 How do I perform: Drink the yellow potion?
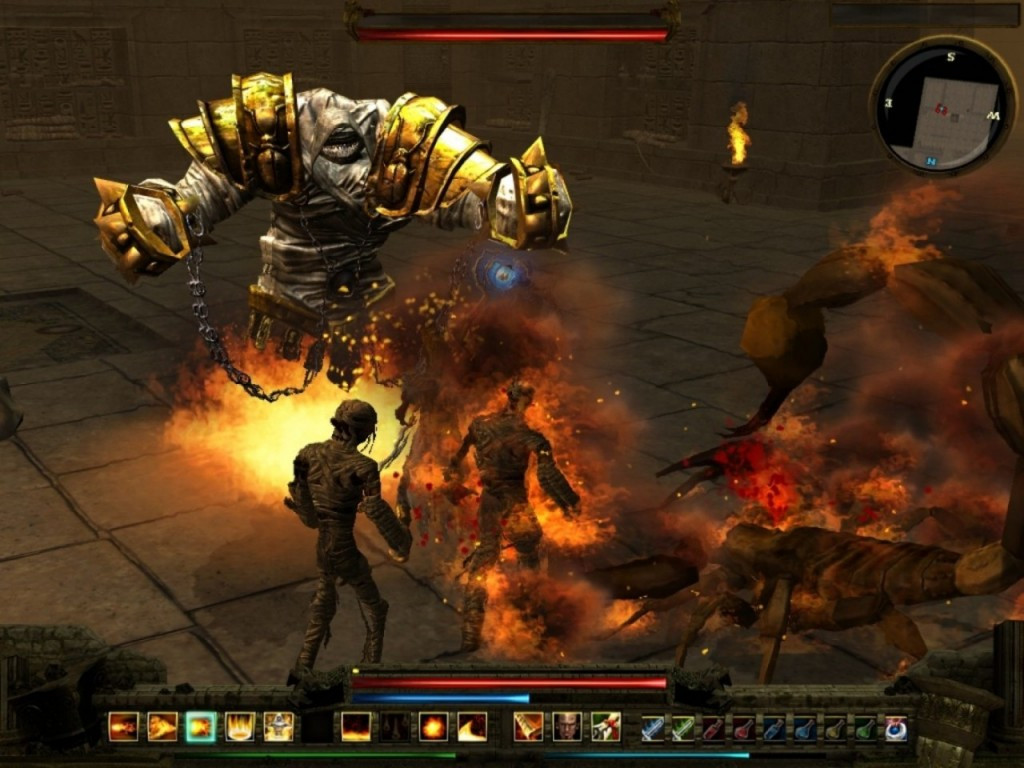coord(834,728)
